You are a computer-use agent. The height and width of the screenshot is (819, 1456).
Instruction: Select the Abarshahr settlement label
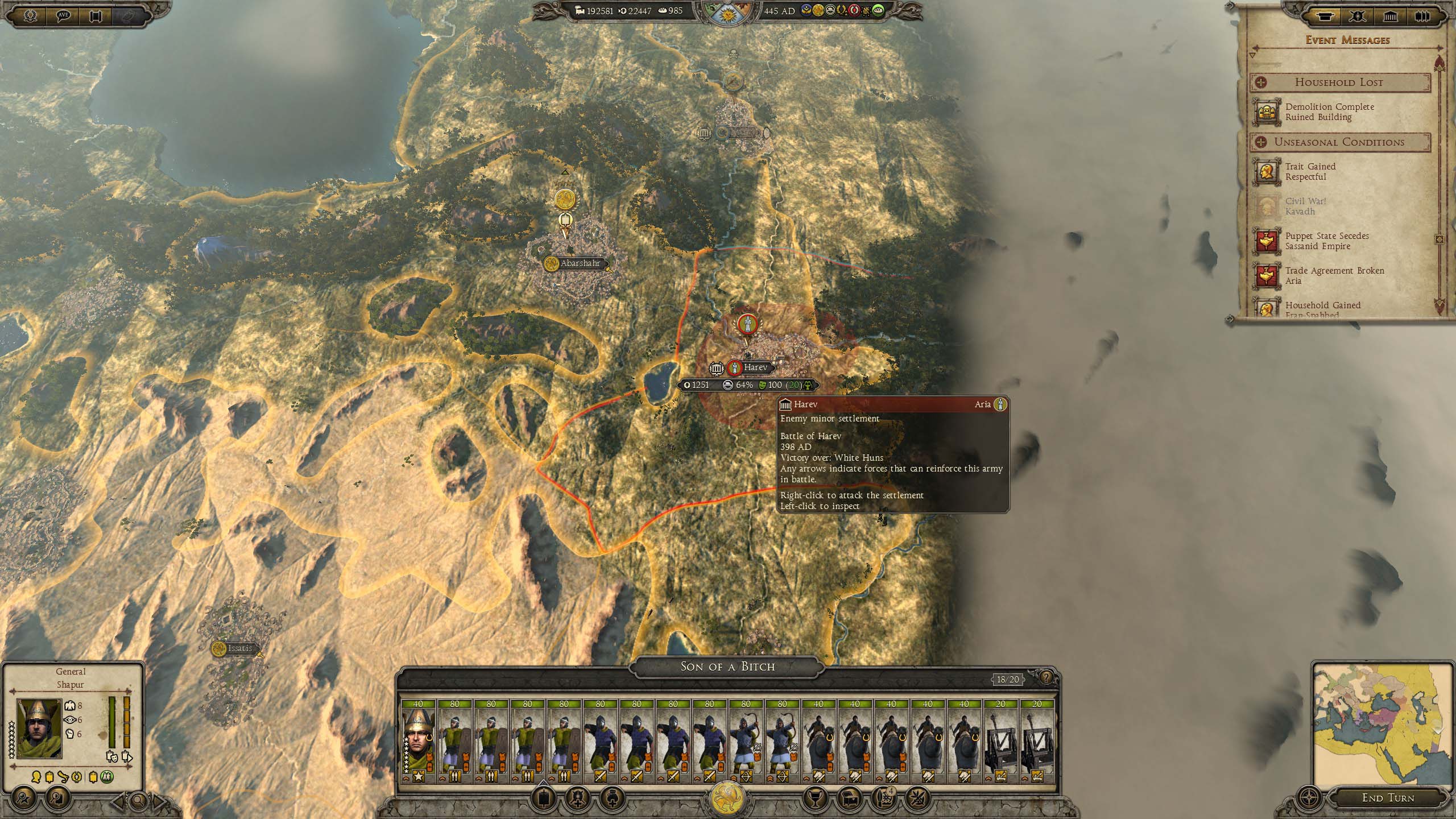(579, 263)
